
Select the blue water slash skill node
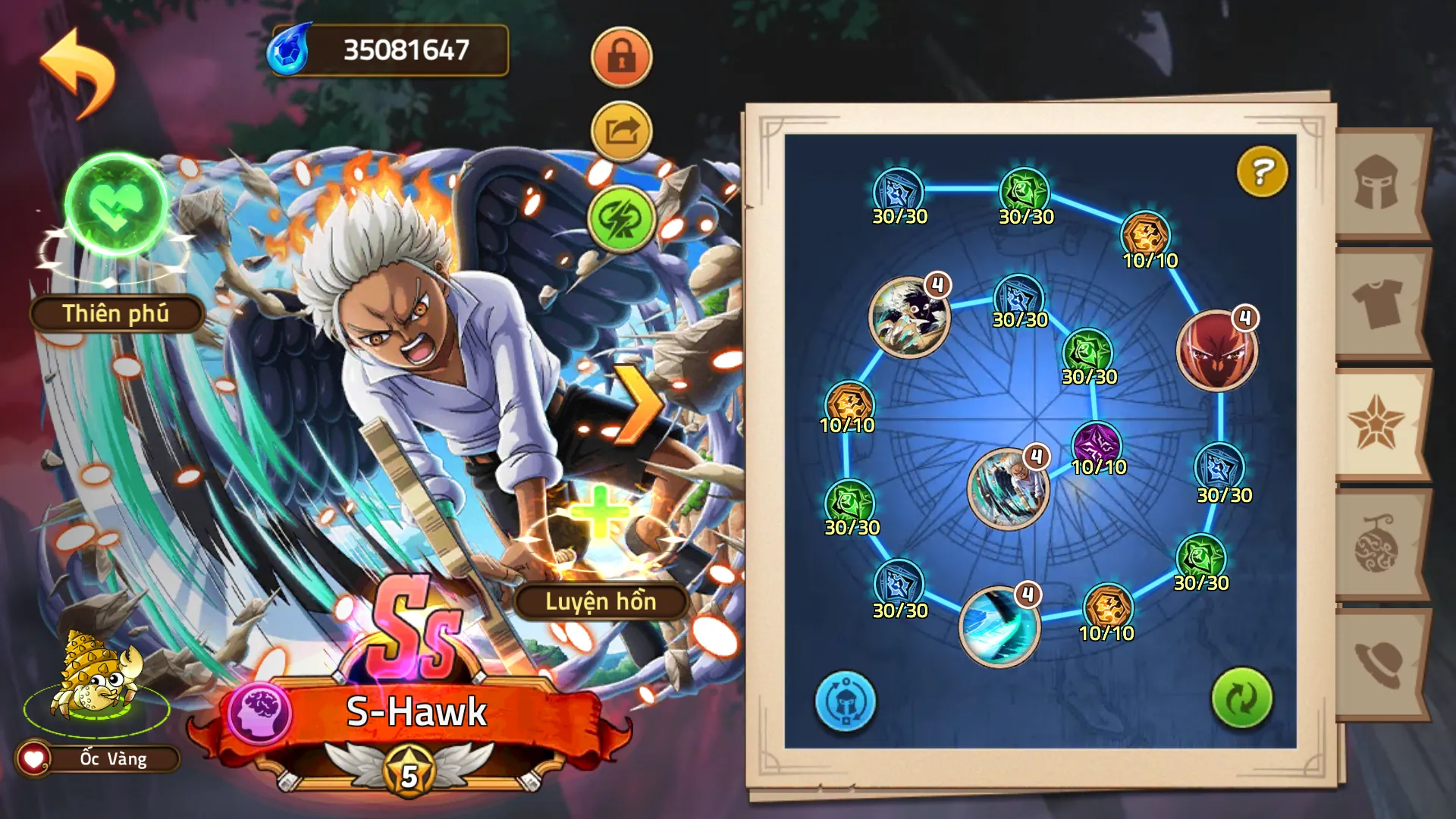[x=999, y=626]
